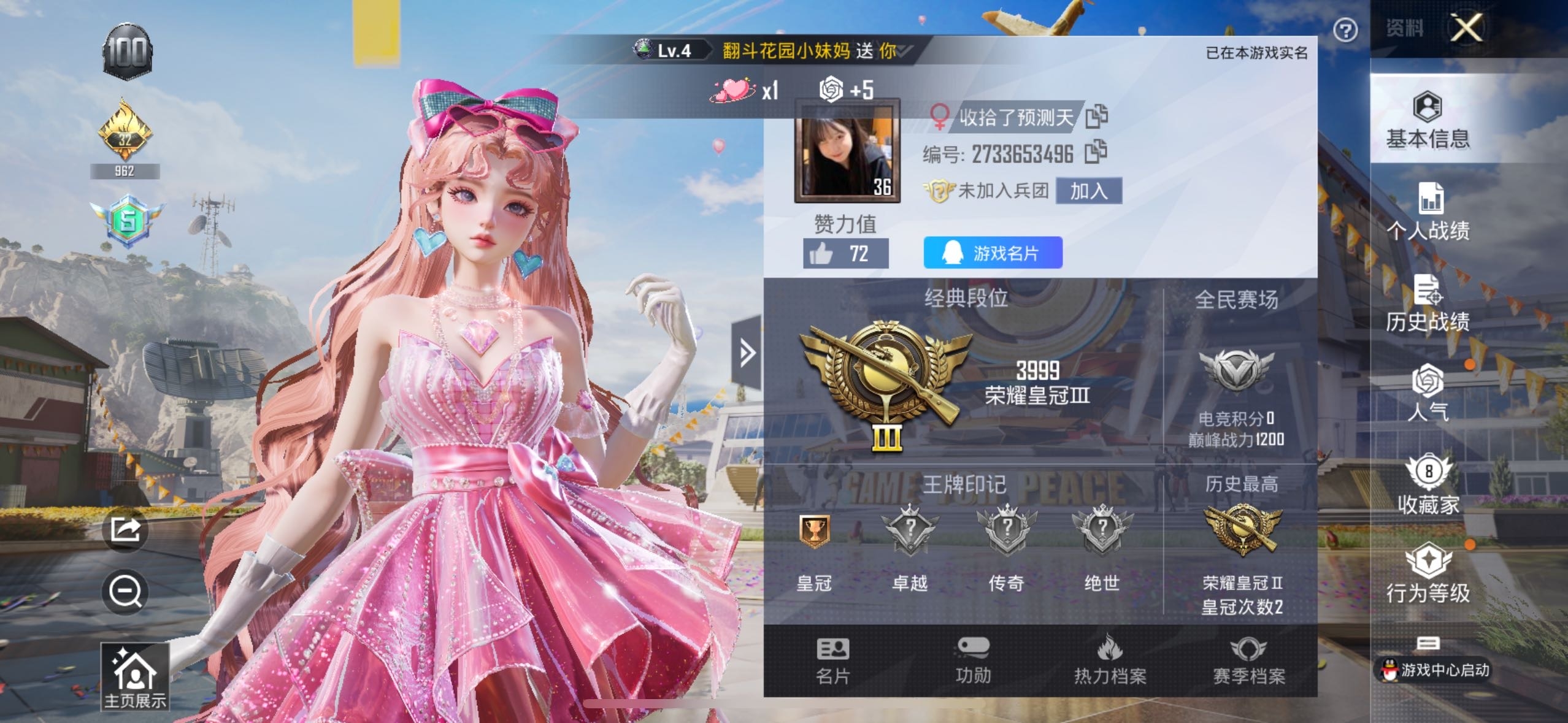Click the player avatar portrait

(x=847, y=151)
